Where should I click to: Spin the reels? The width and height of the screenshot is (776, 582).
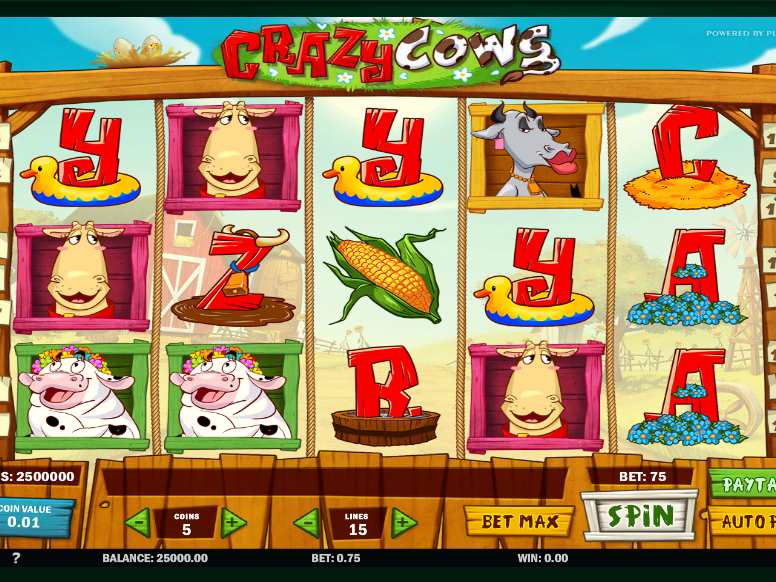click(638, 516)
